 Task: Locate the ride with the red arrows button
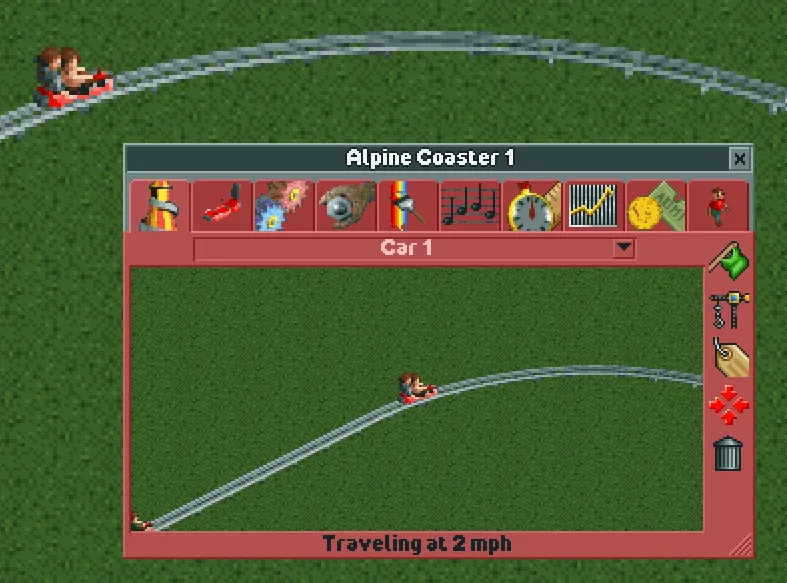tap(729, 405)
